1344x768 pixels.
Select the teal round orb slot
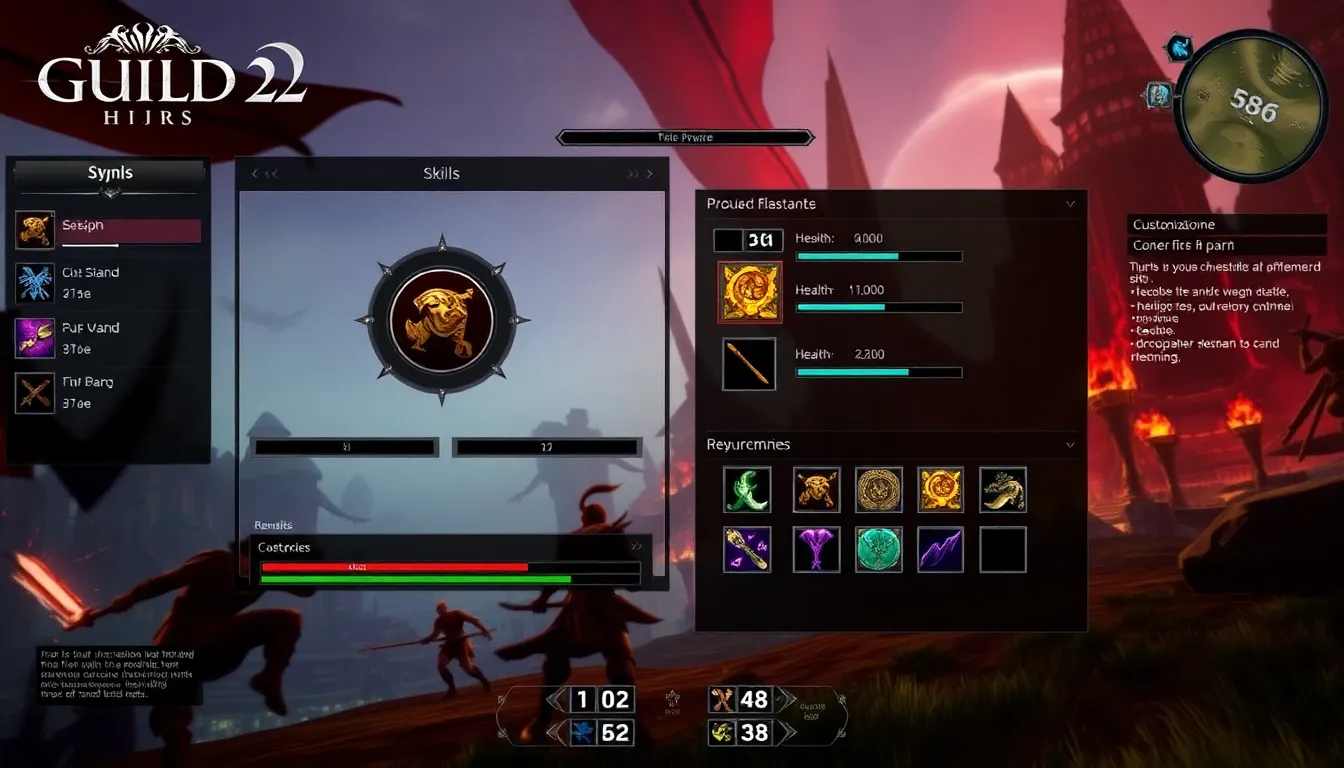point(878,550)
